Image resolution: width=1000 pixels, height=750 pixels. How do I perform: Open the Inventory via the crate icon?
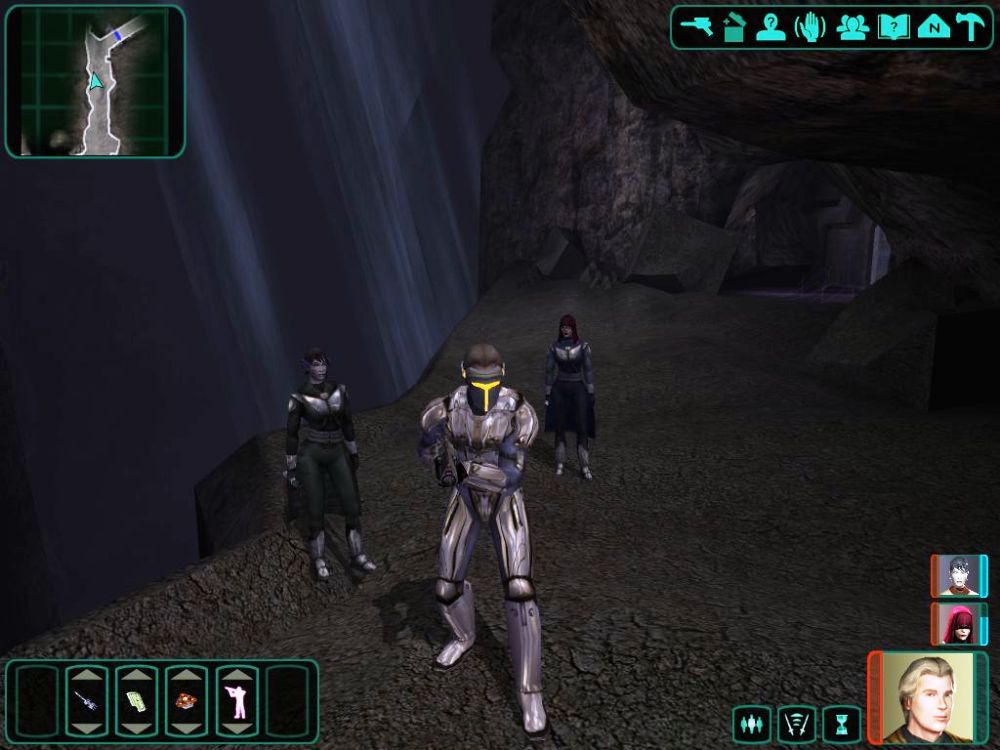click(733, 27)
